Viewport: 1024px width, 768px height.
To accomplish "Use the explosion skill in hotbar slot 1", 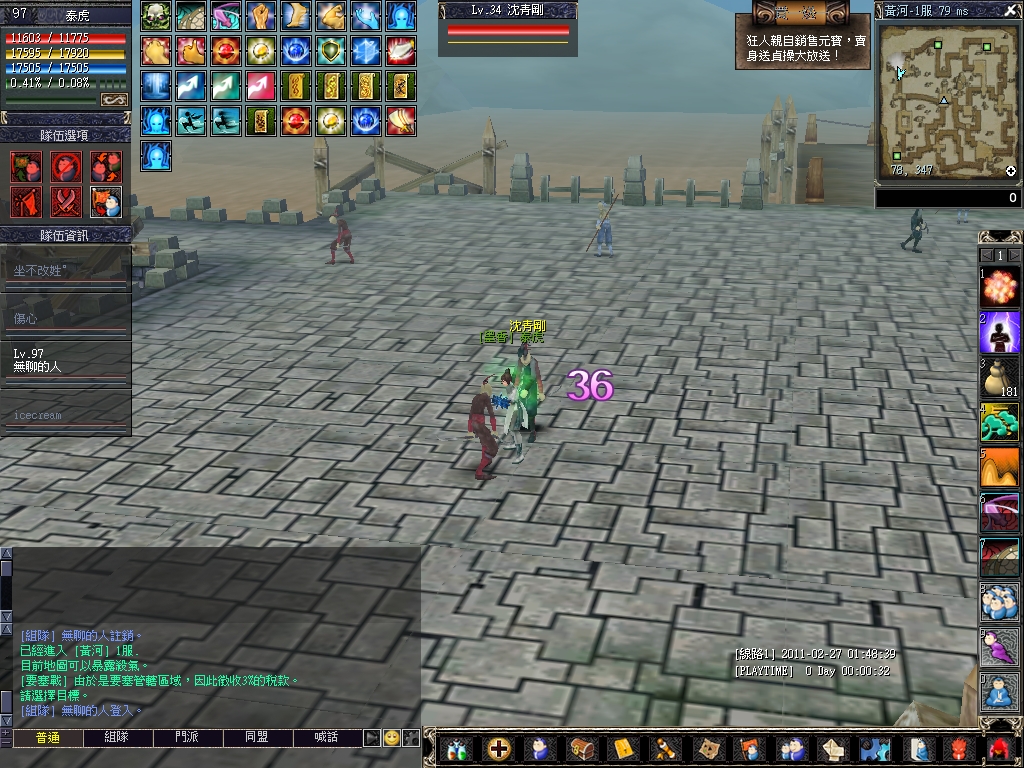I will click(999, 287).
